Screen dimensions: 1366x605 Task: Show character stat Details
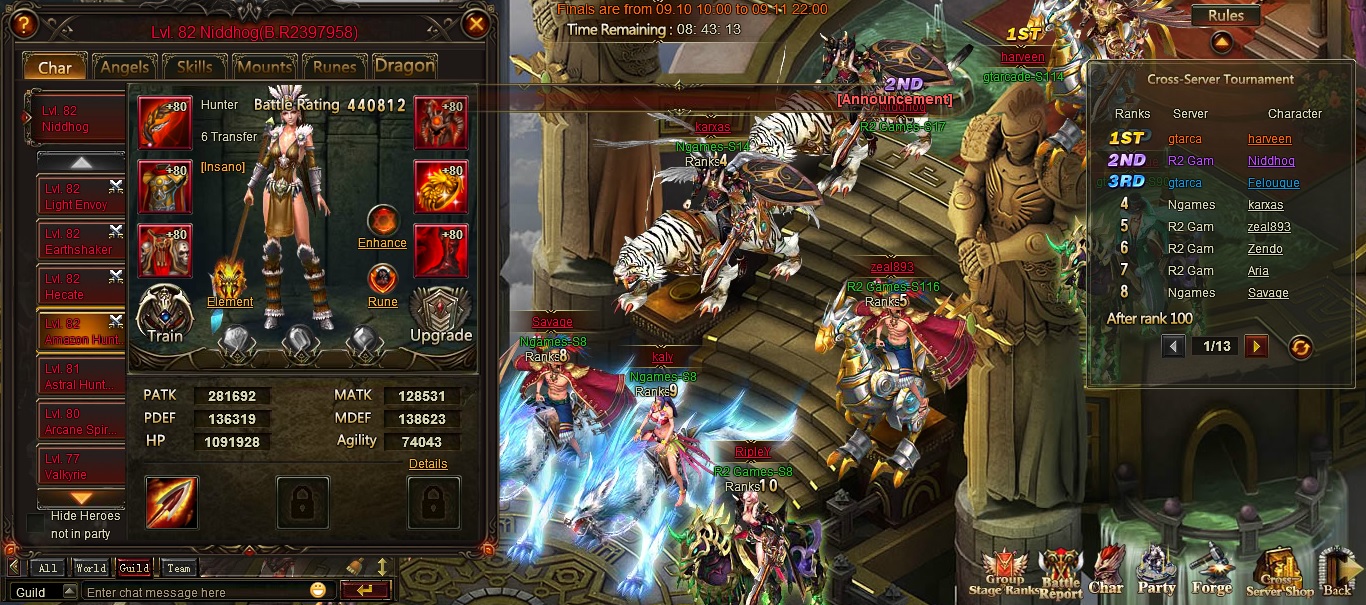428,464
